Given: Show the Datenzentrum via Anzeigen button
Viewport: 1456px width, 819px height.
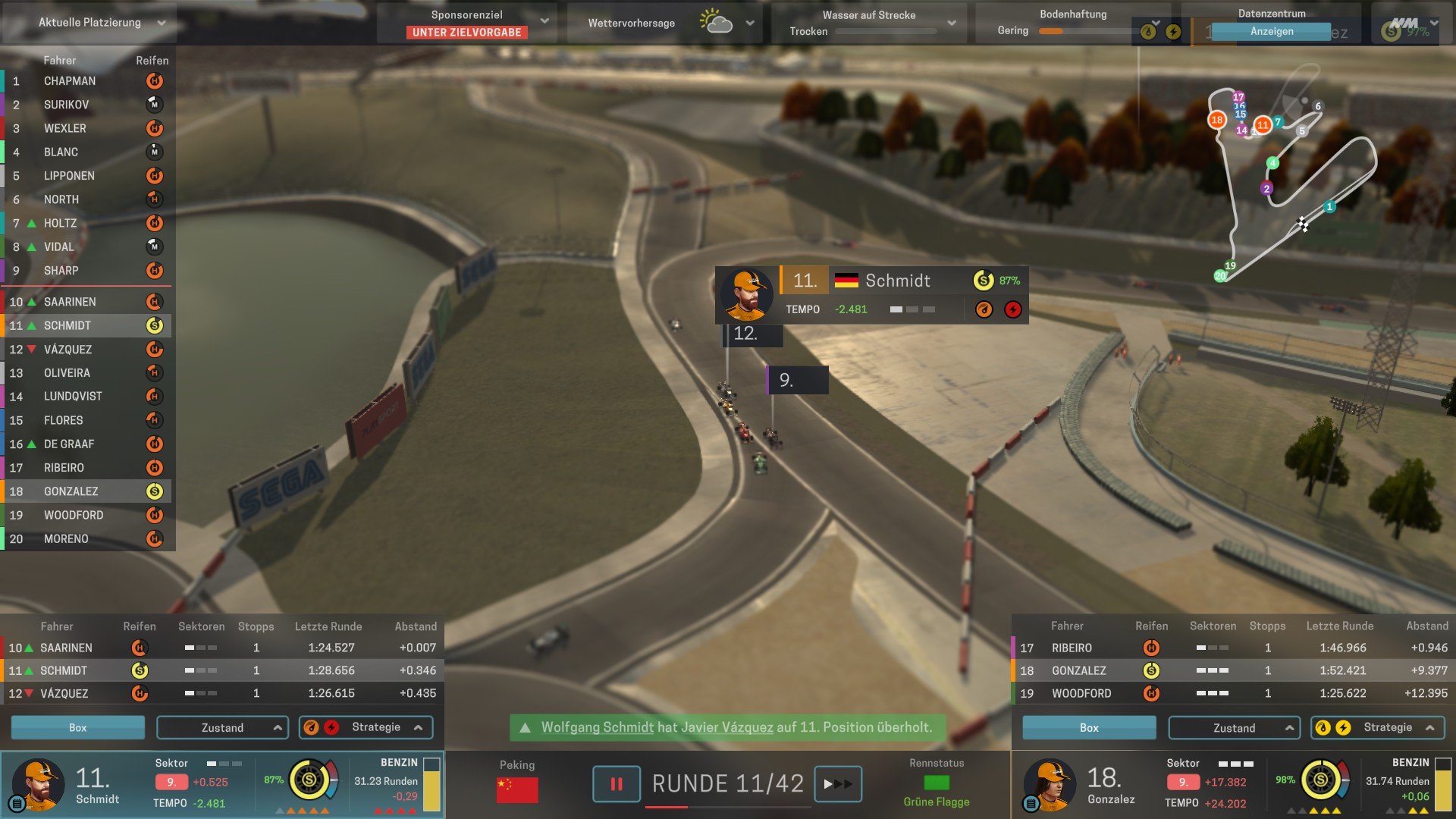Looking at the screenshot, I should pyautogui.click(x=1271, y=31).
